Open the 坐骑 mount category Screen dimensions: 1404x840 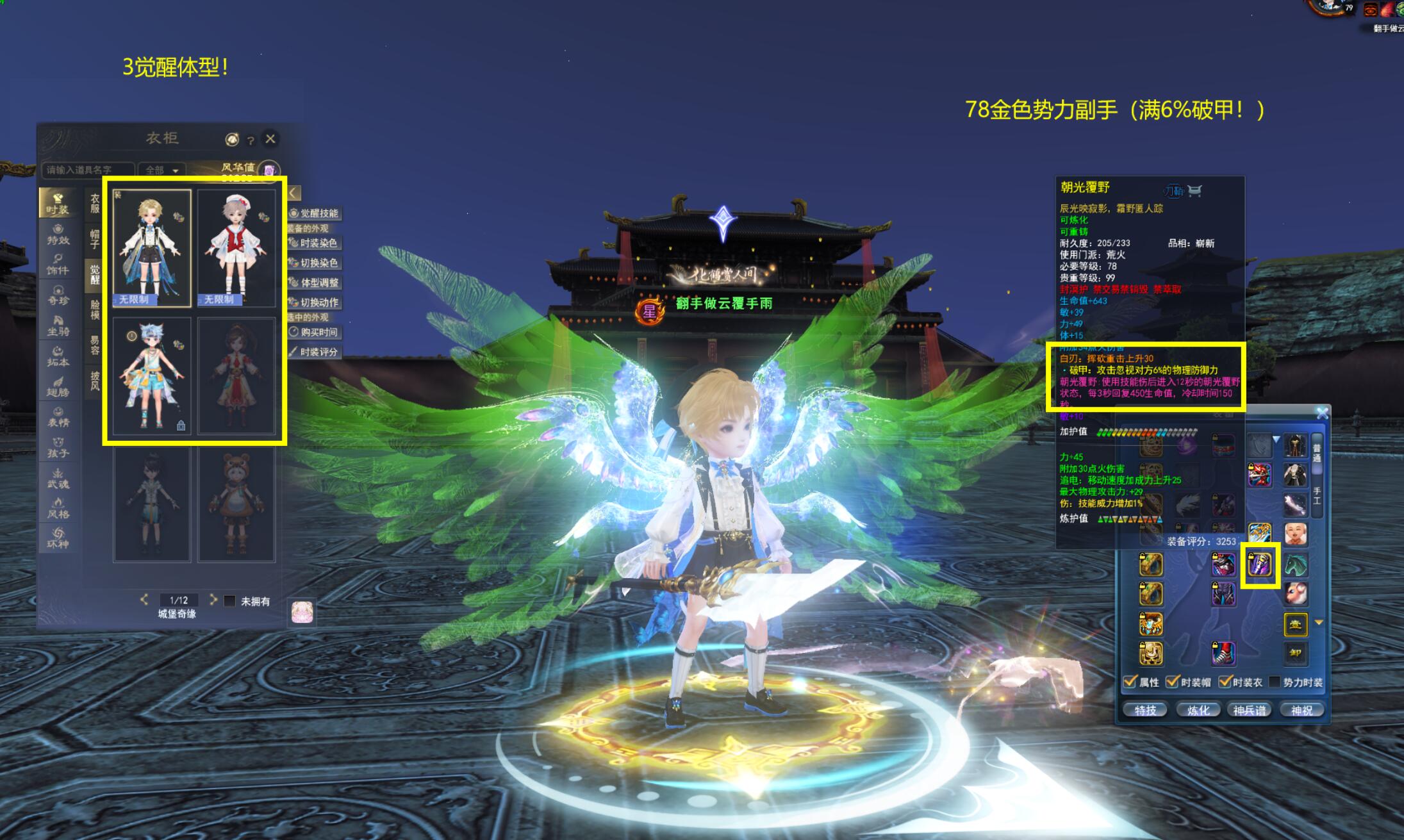click(x=58, y=325)
